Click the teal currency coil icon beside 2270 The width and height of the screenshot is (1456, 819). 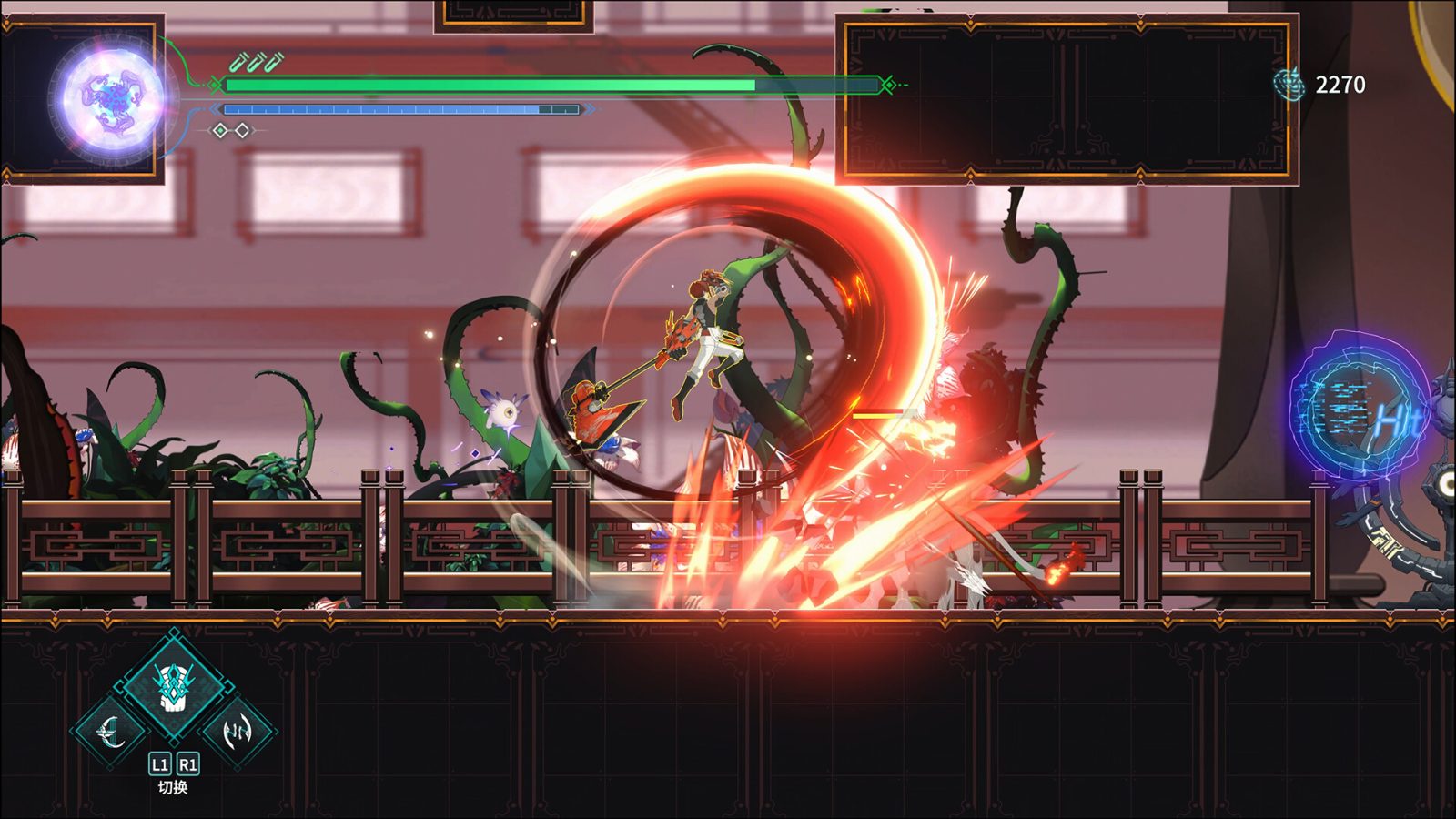(1291, 83)
